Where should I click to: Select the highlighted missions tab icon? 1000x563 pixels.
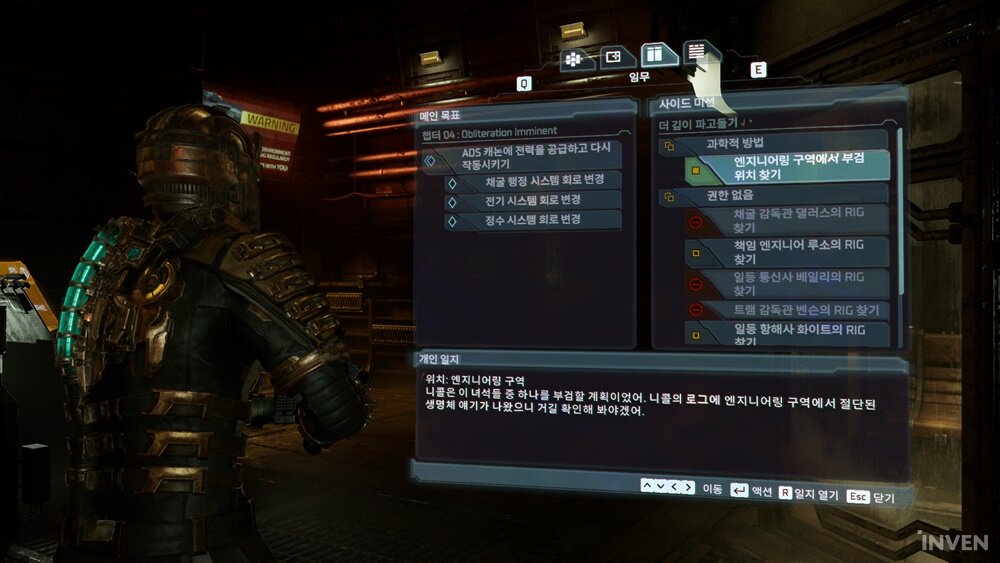pos(653,54)
